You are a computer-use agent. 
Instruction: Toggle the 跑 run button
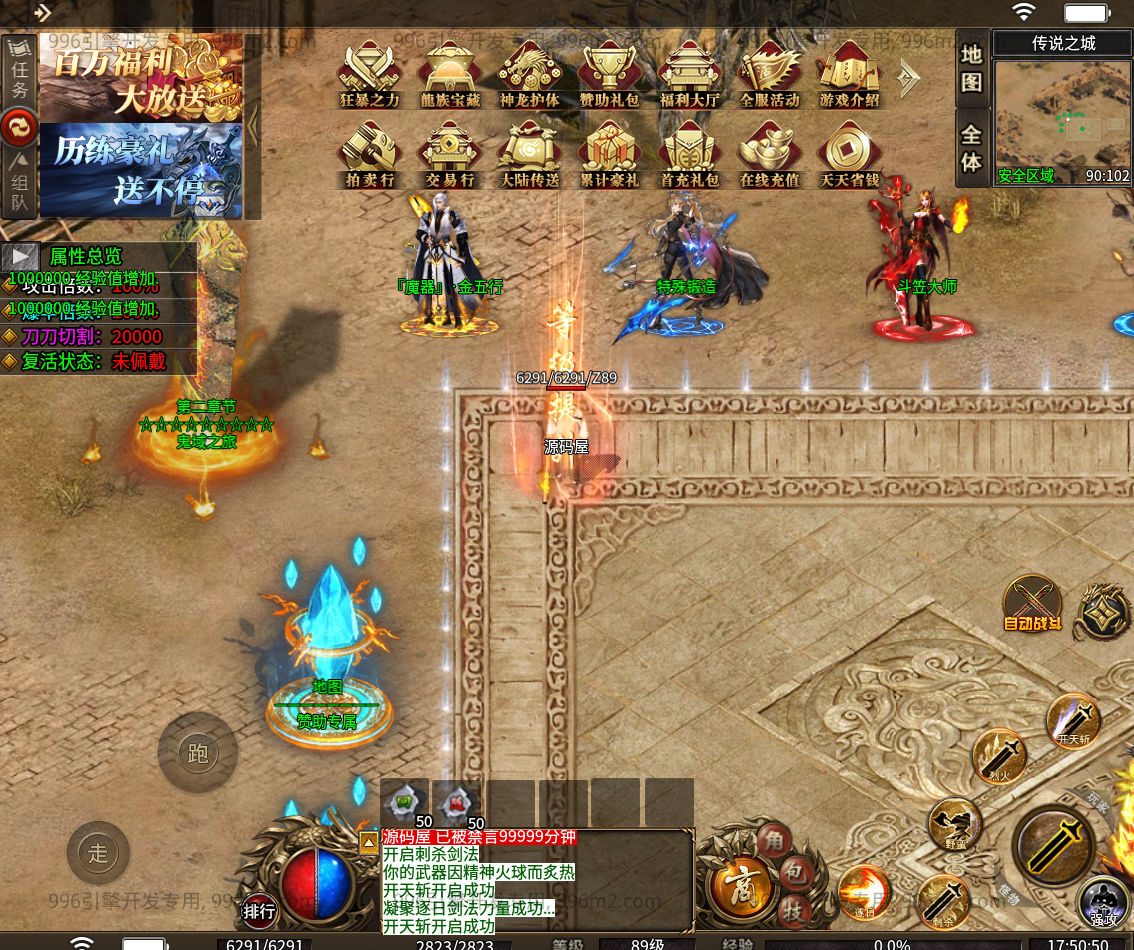coord(197,752)
